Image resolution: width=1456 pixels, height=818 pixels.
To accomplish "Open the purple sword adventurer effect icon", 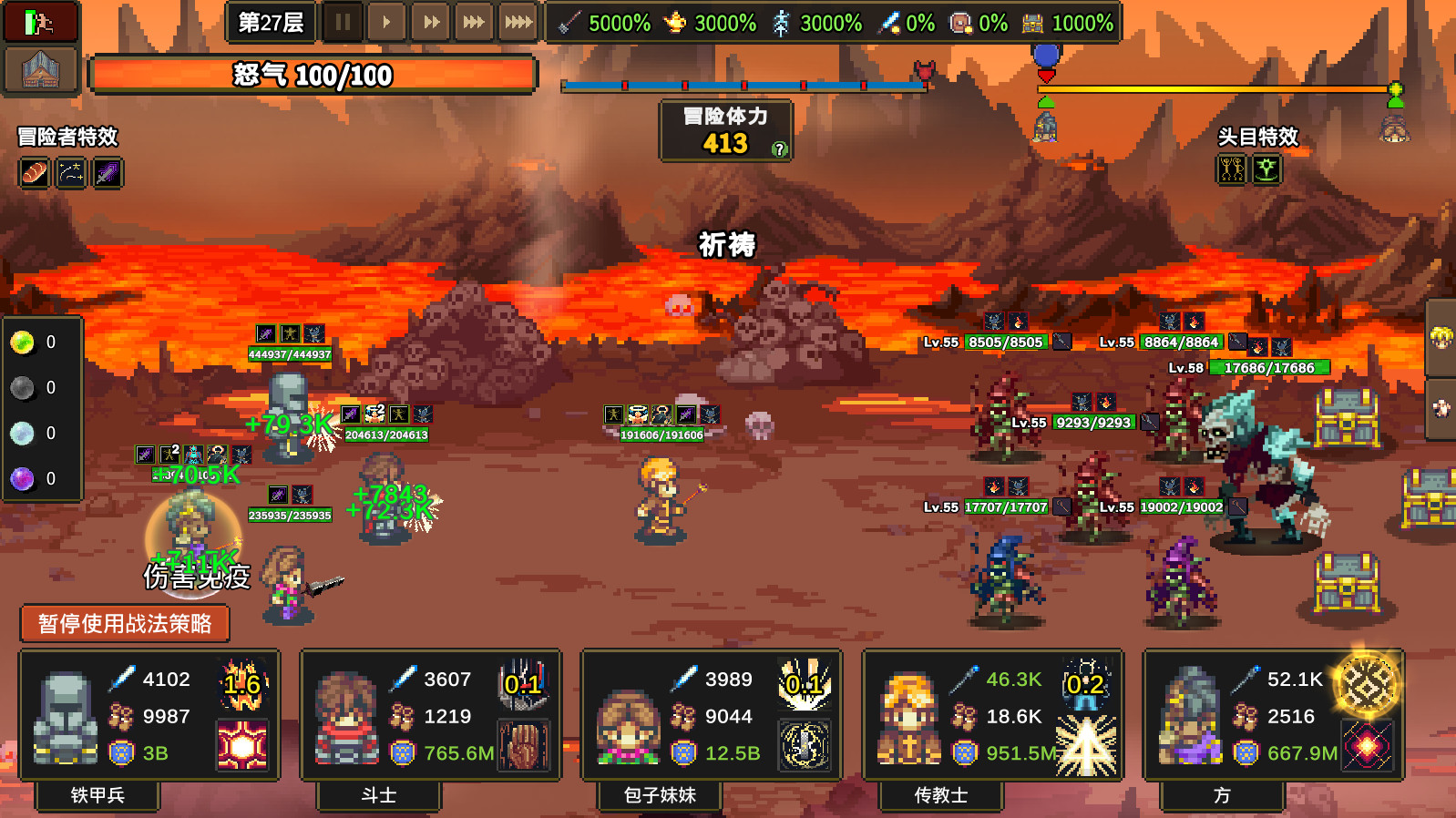I will tap(107, 173).
